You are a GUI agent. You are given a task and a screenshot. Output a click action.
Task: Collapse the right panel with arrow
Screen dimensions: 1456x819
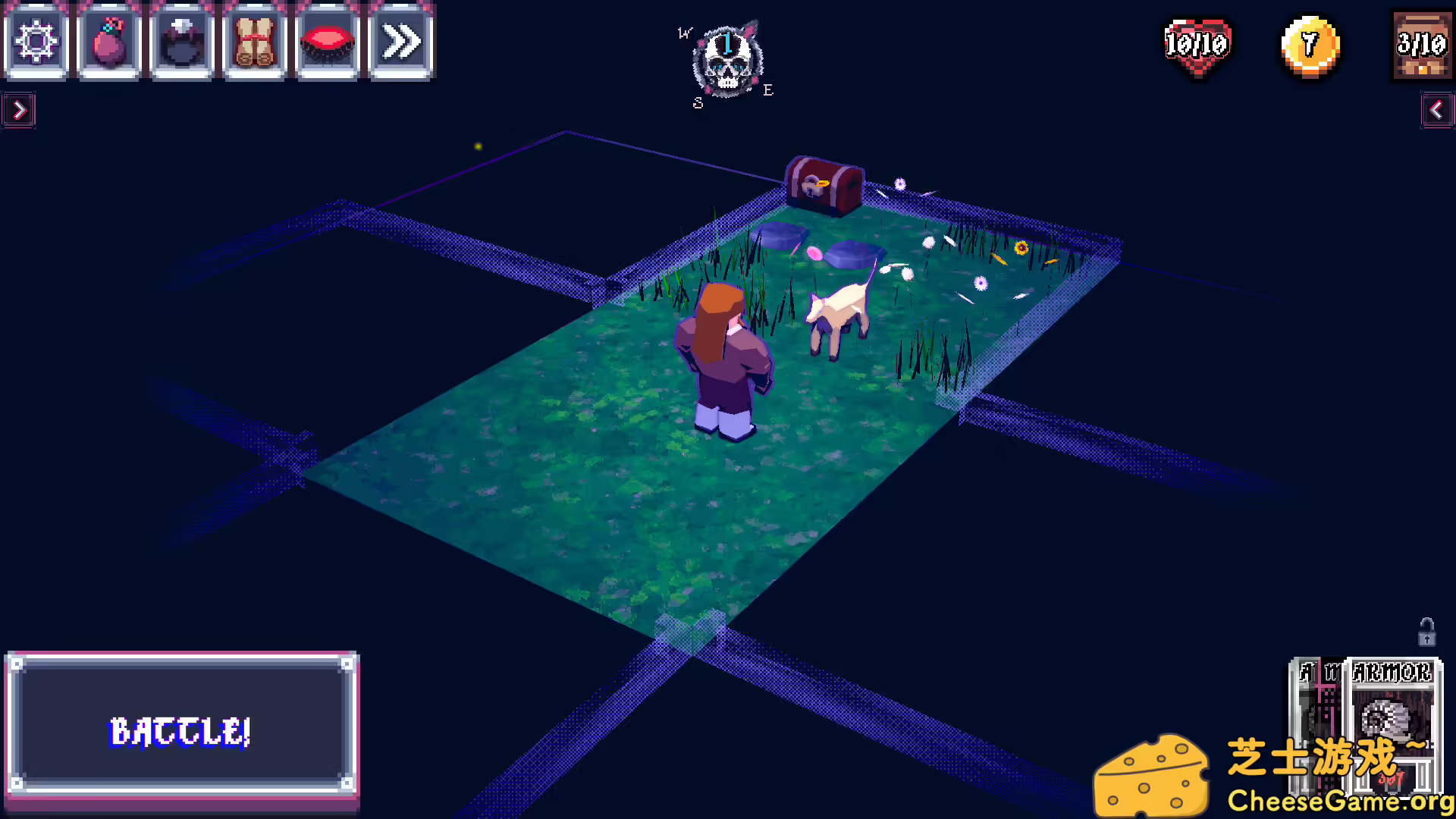coord(1437,110)
